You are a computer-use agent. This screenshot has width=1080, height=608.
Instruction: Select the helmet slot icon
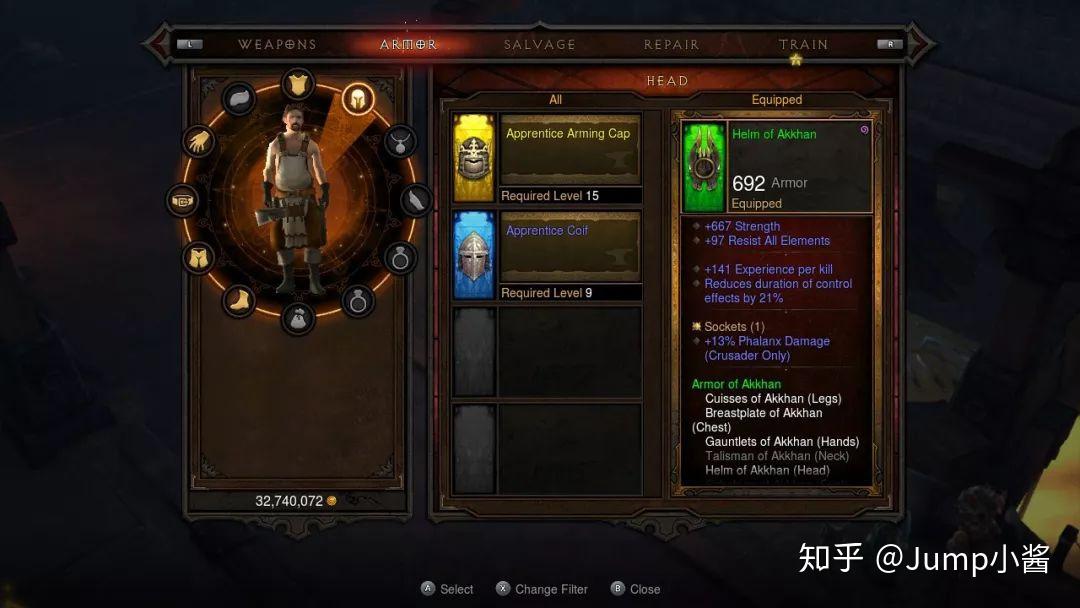click(358, 98)
